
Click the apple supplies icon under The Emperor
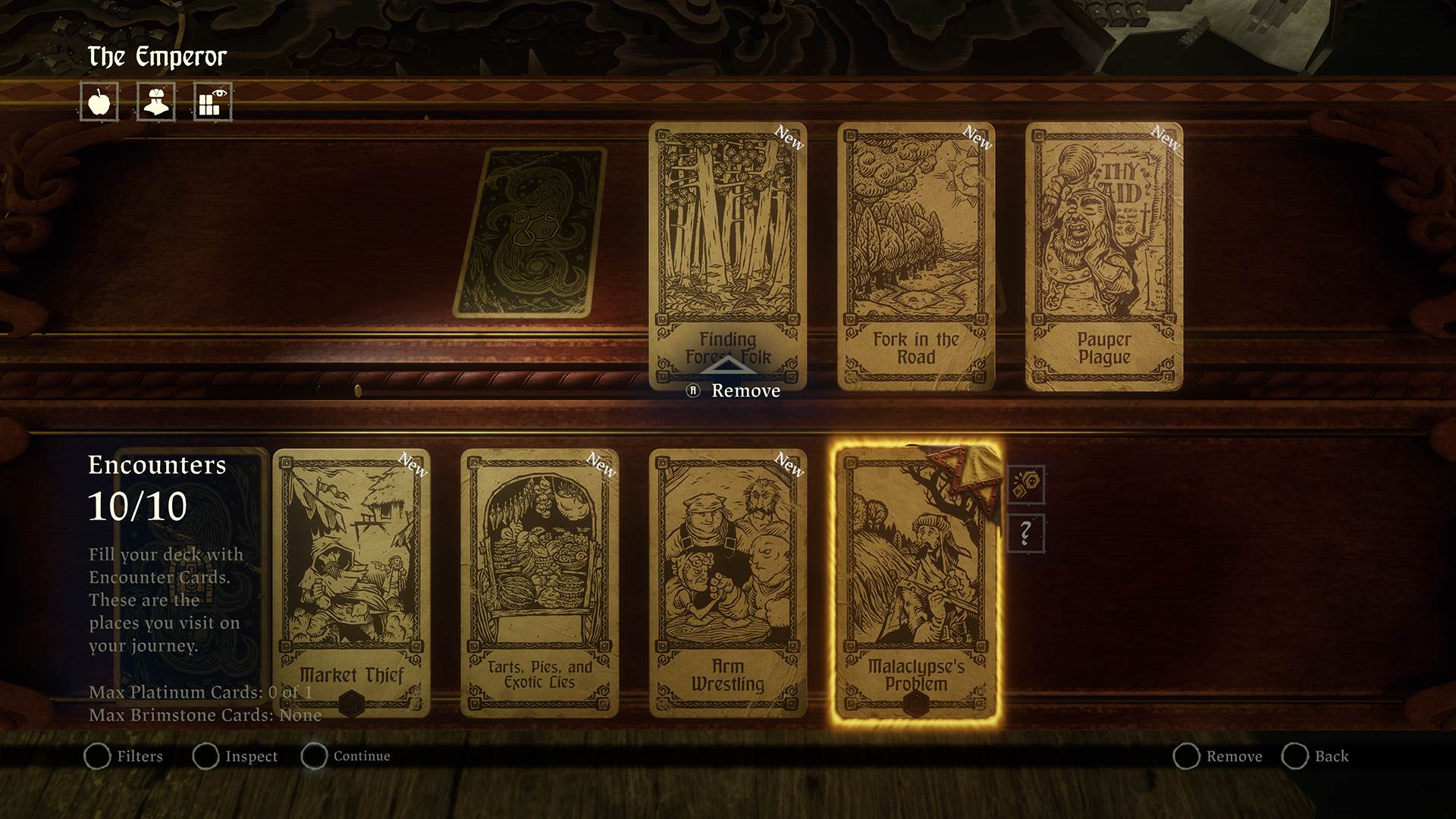(x=100, y=102)
